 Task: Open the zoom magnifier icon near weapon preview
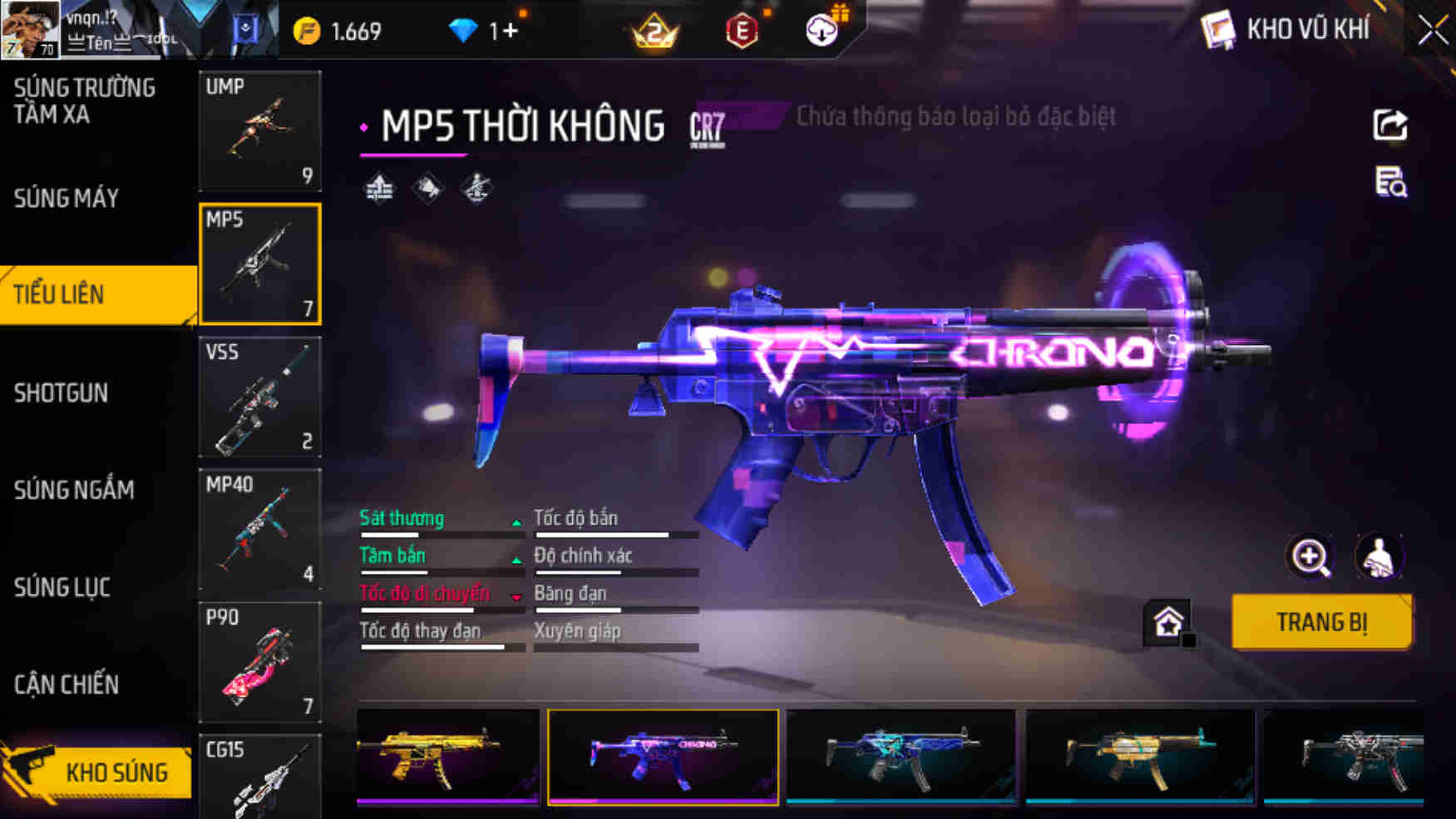coord(1312,557)
